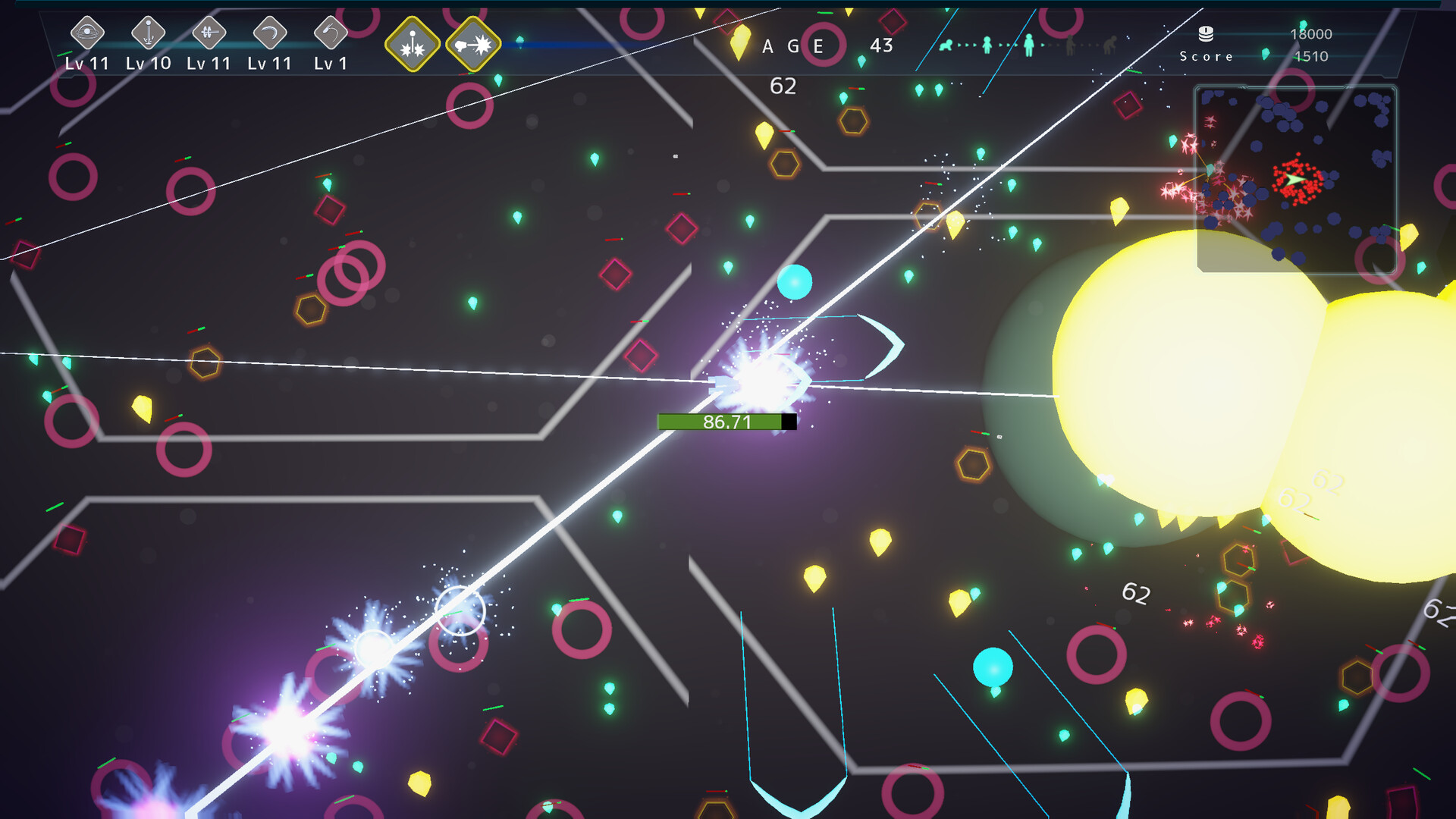The width and height of the screenshot is (1456, 819).
Task: Click the coin stack icon
Action: pos(1206,33)
